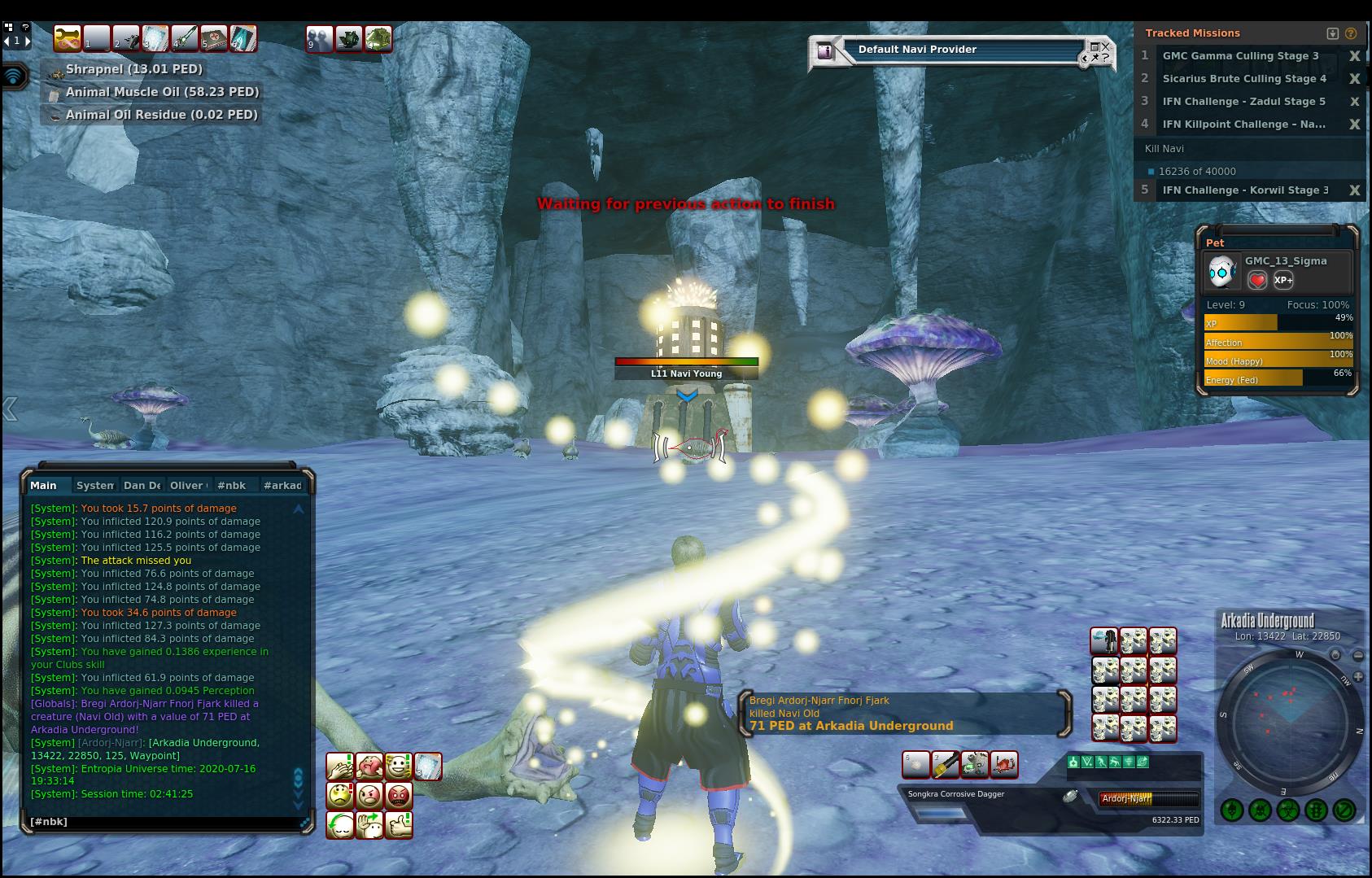Use the gold wrench repair hotbar icon
This screenshot has width=1372, height=878.
pyautogui.click(x=68, y=38)
